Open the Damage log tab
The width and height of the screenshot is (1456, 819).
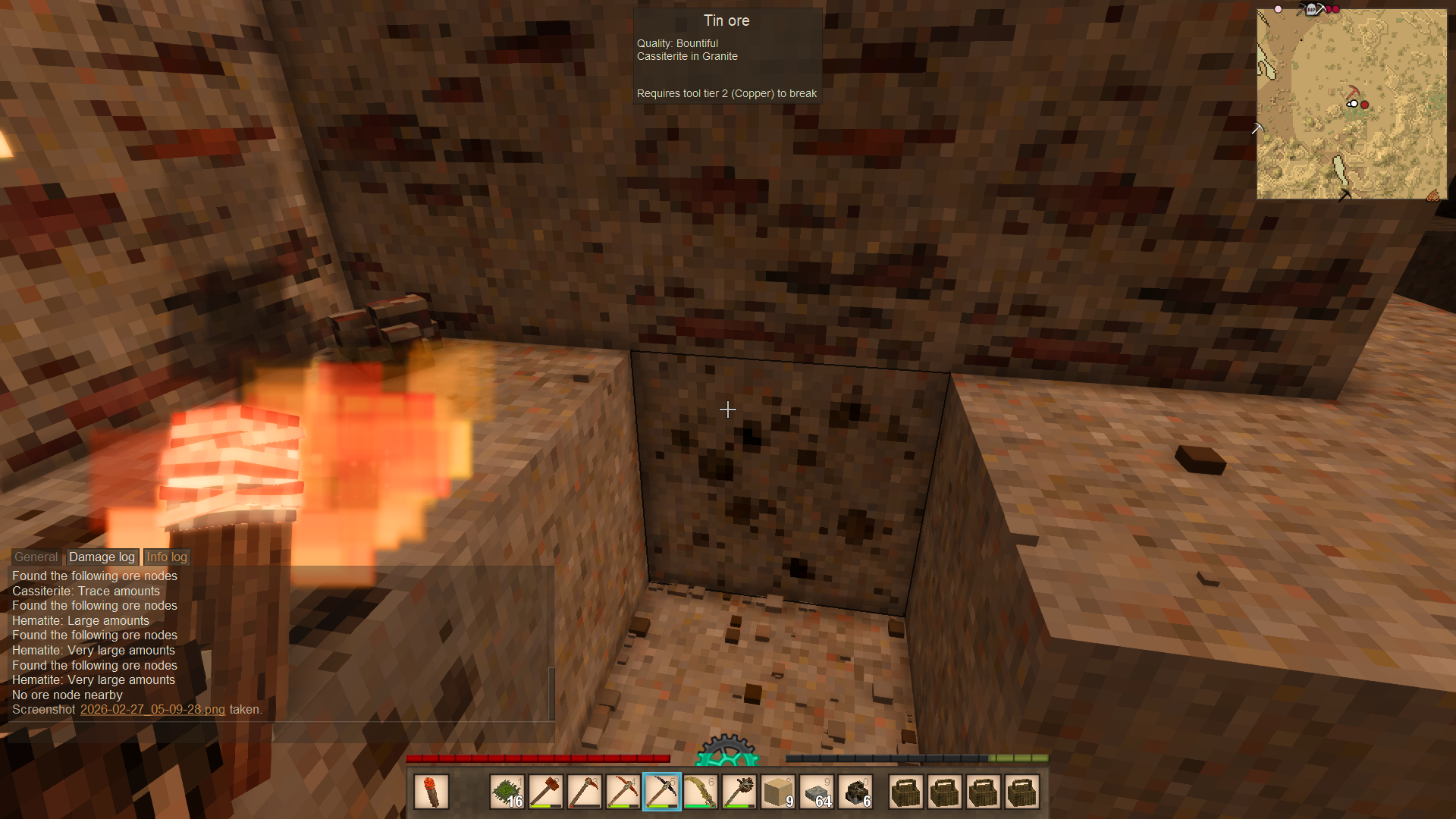[x=102, y=557]
